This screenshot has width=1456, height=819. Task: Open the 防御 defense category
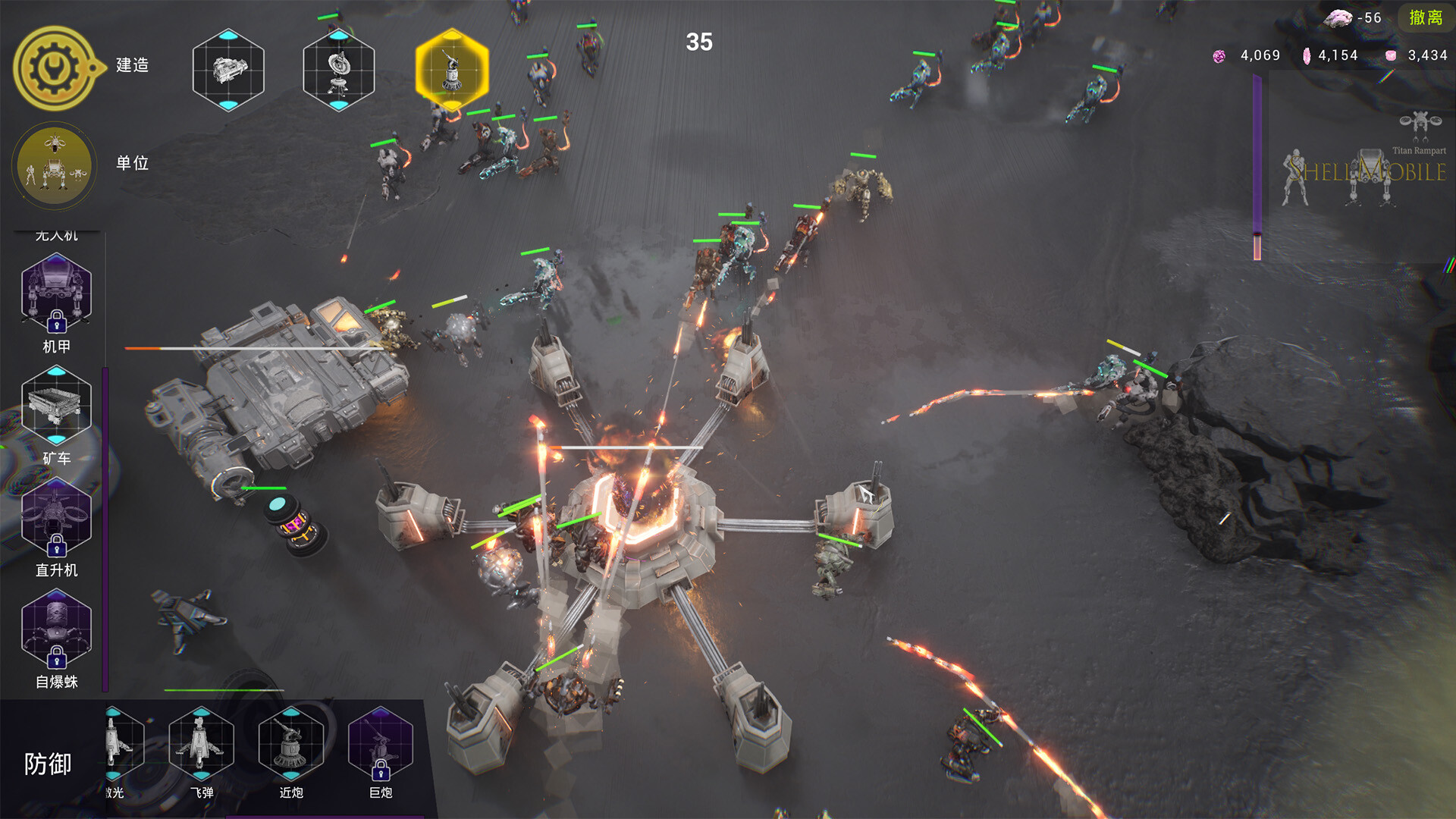coord(47,764)
